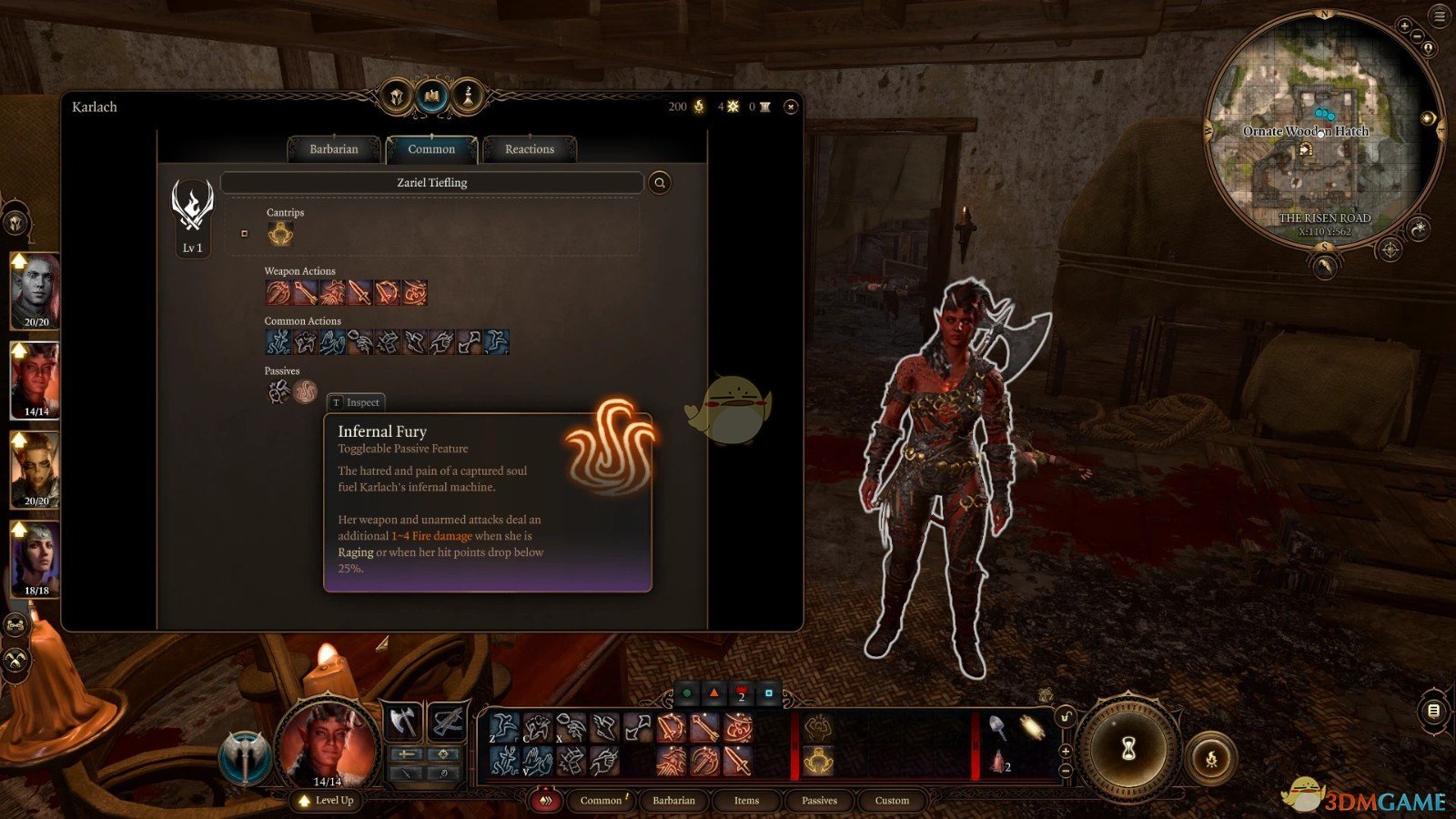1456x819 pixels.
Task: Select the party portrait showing 18/18 health
Action: pyautogui.click(x=35, y=557)
